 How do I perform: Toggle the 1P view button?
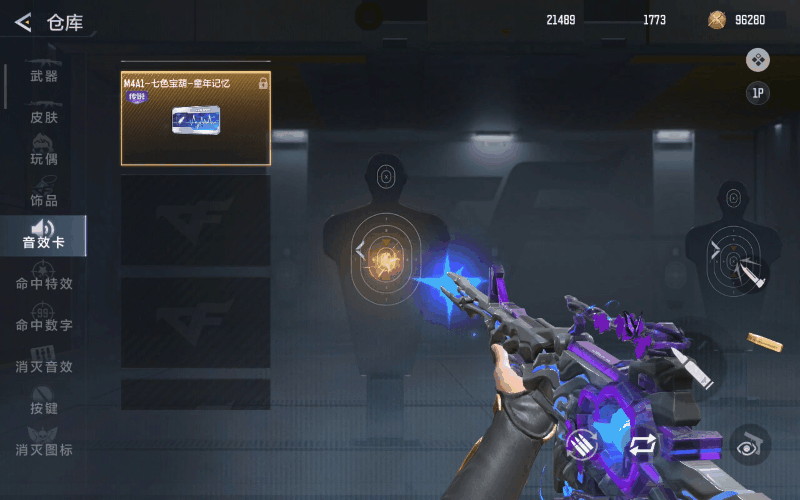click(x=758, y=94)
